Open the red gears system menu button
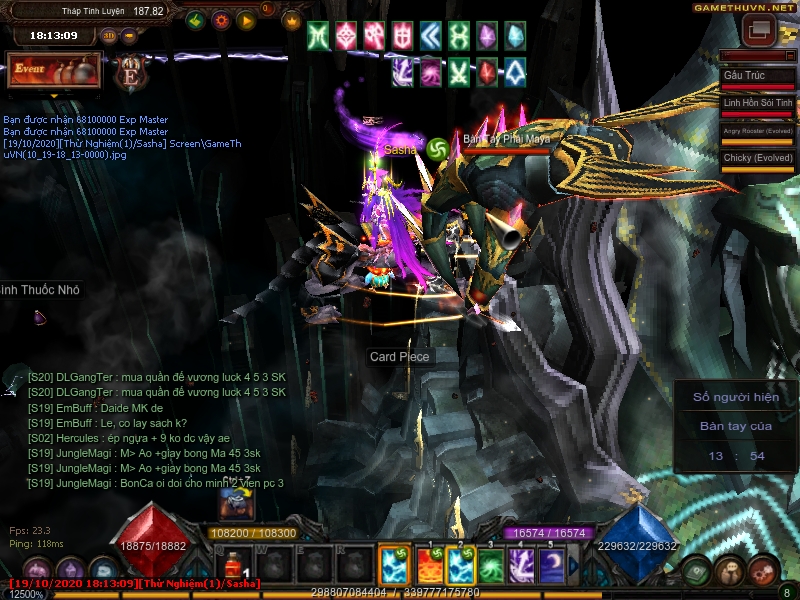The image size is (800, 600). tap(761, 571)
